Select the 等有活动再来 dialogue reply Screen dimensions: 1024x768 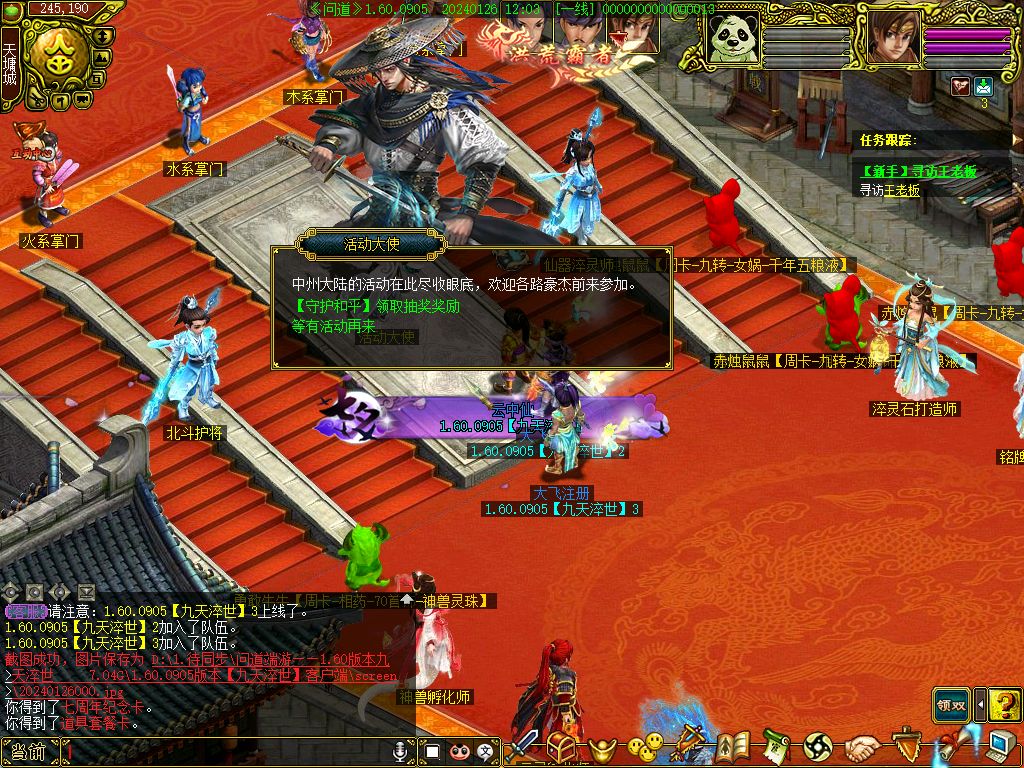tap(333, 326)
